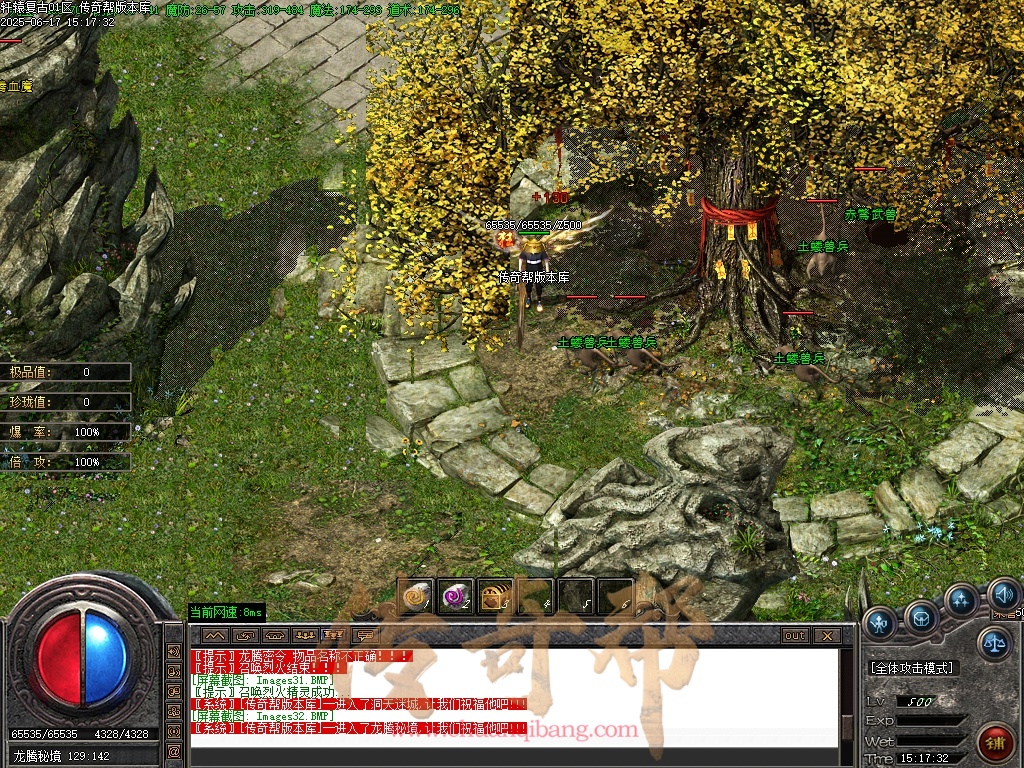This screenshot has width=1024, height=768.
Task: Open the character equipment panel icon
Action: [x=881, y=623]
